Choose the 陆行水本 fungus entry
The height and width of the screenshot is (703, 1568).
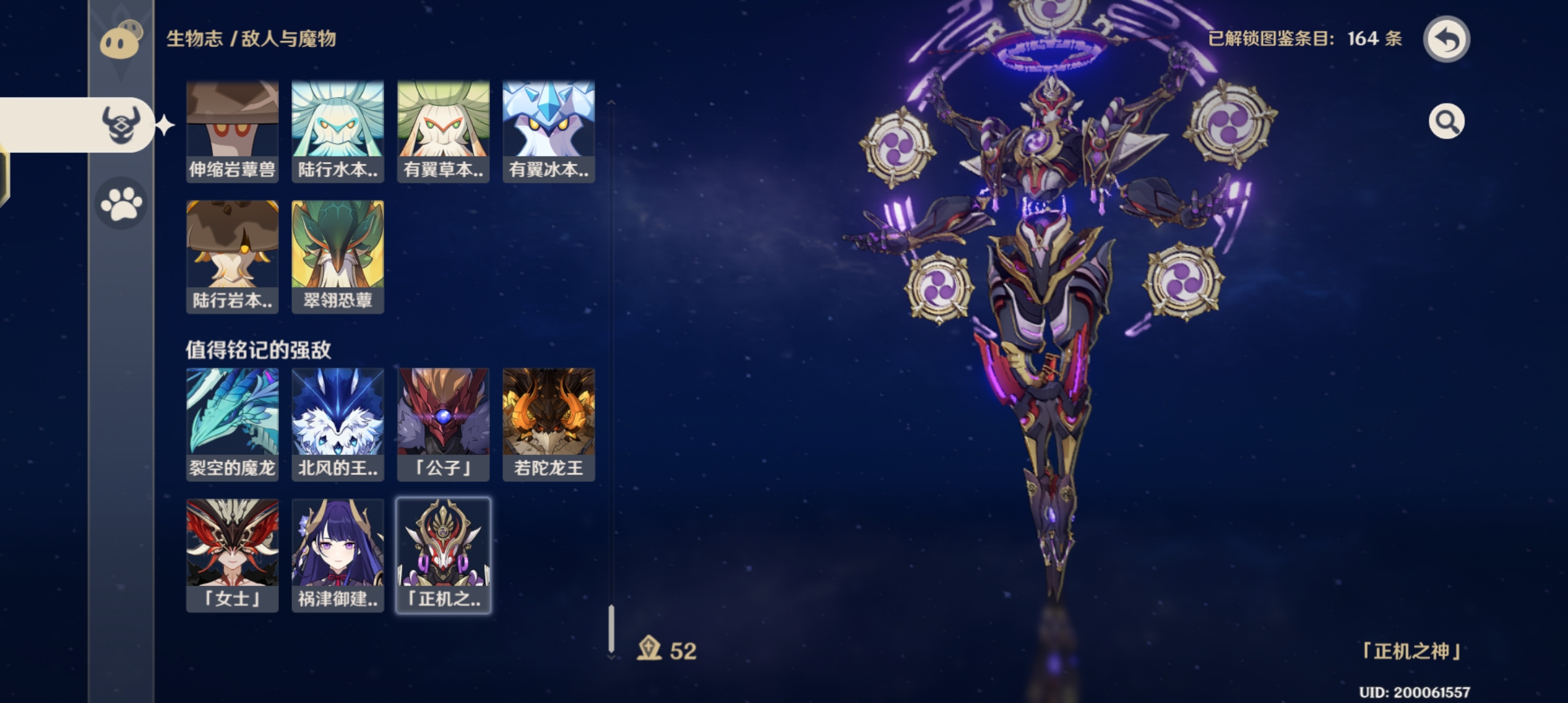pos(338,131)
